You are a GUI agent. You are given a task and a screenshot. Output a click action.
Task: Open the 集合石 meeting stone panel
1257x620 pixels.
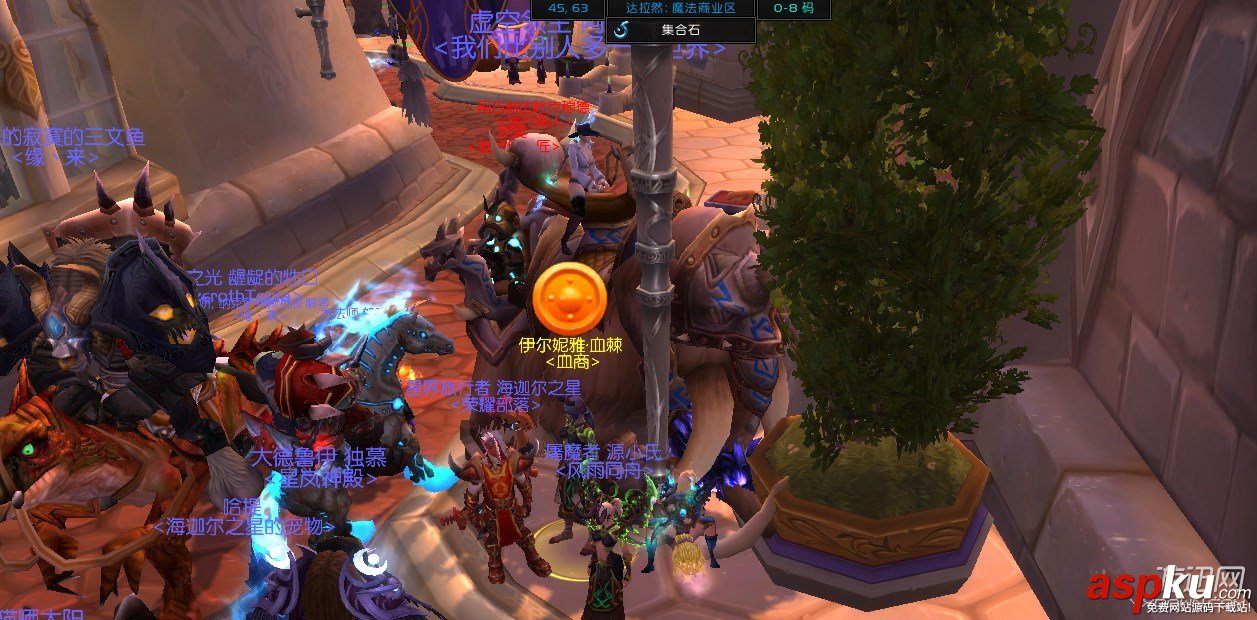[680, 30]
